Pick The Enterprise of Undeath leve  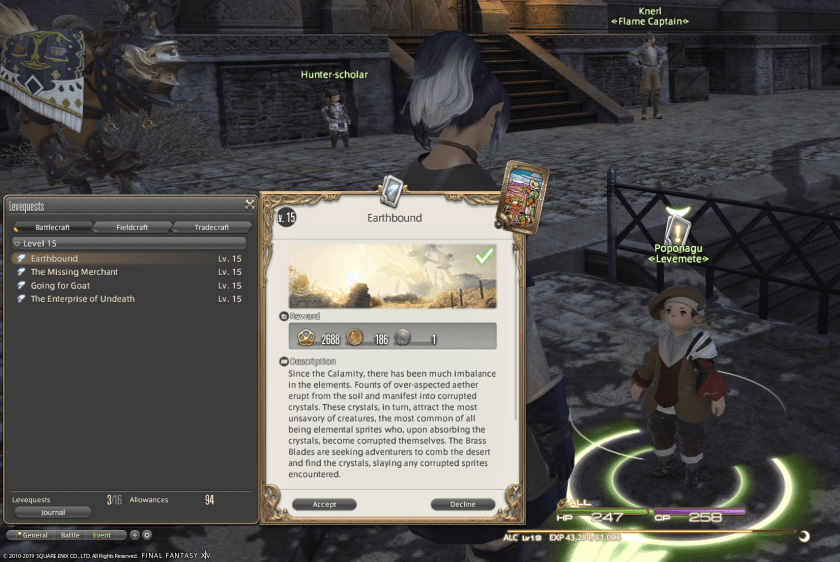82,298
